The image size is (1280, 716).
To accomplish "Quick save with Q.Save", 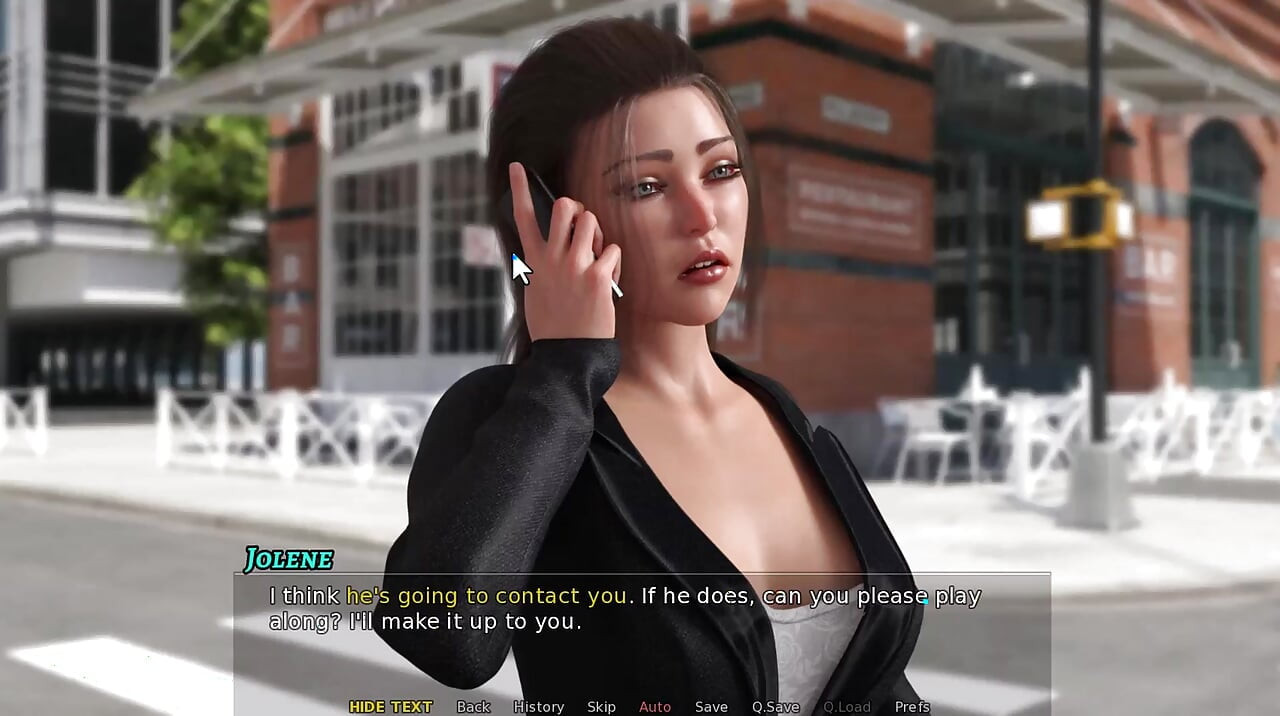I will pos(775,707).
